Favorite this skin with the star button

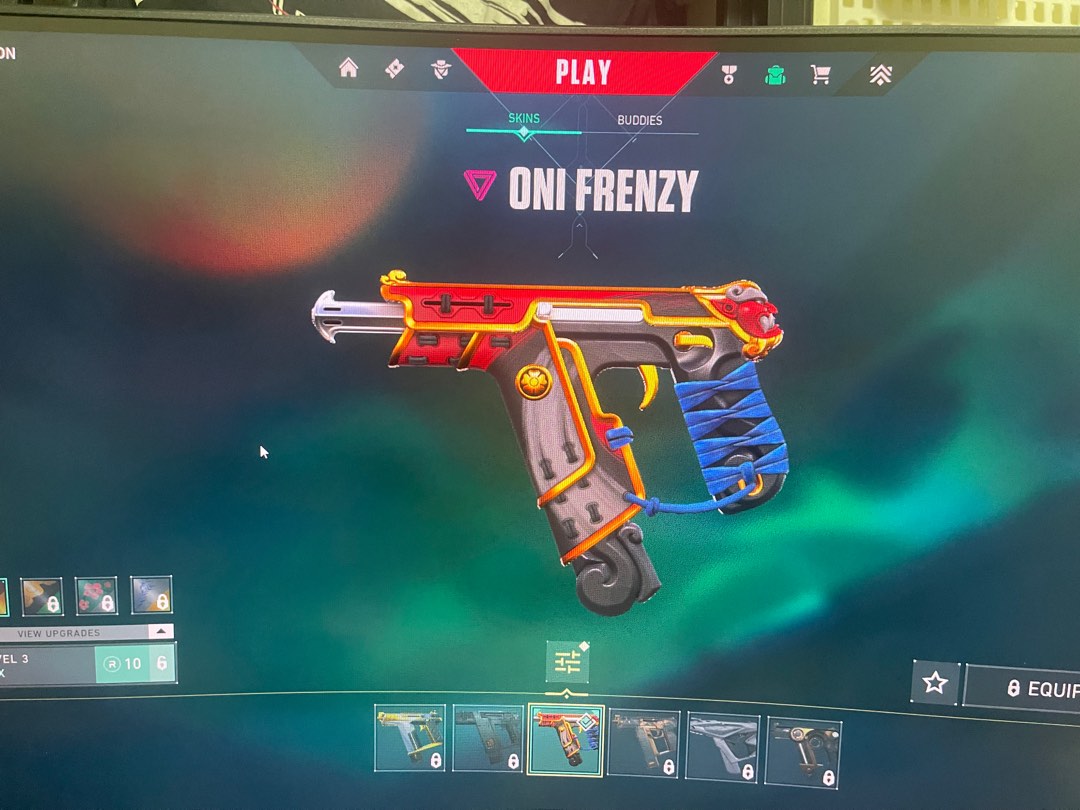[935, 682]
